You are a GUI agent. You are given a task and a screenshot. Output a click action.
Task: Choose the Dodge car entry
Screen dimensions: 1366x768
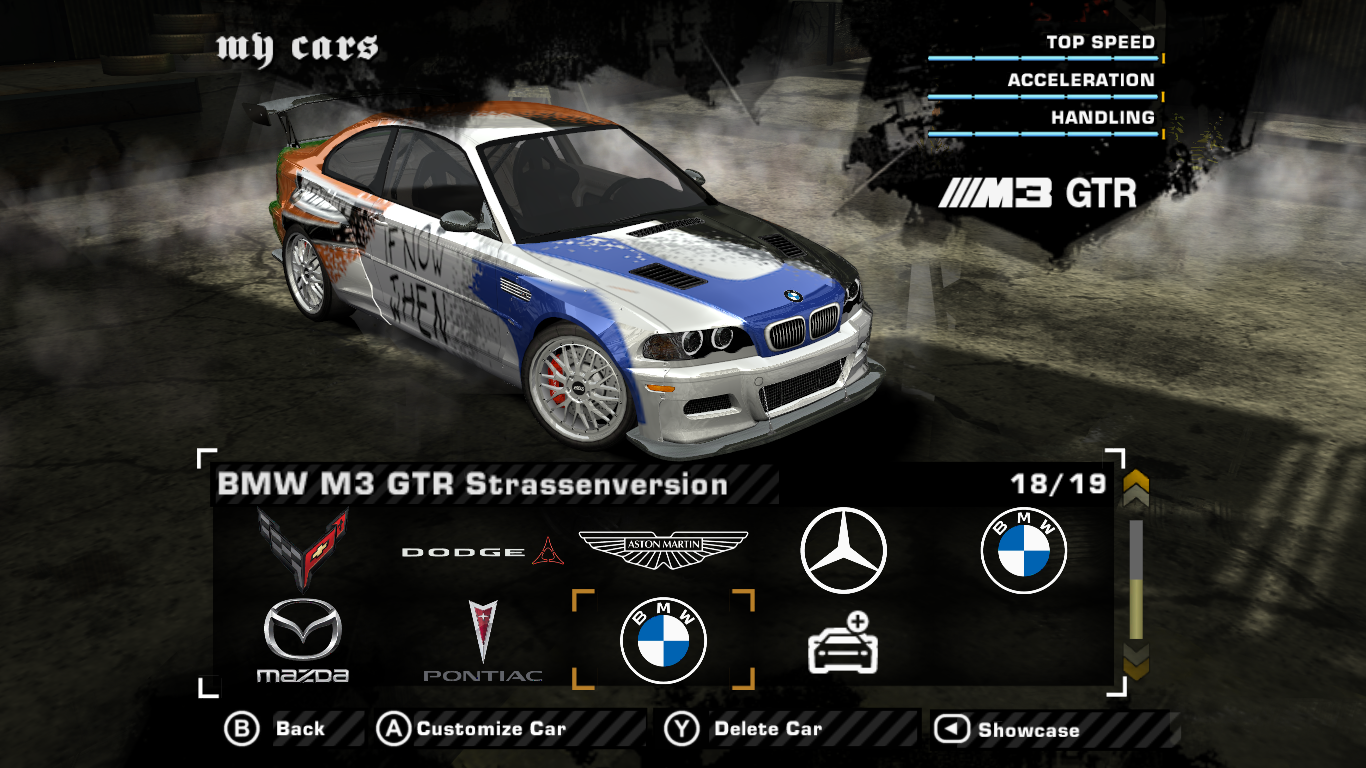[476, 551]
